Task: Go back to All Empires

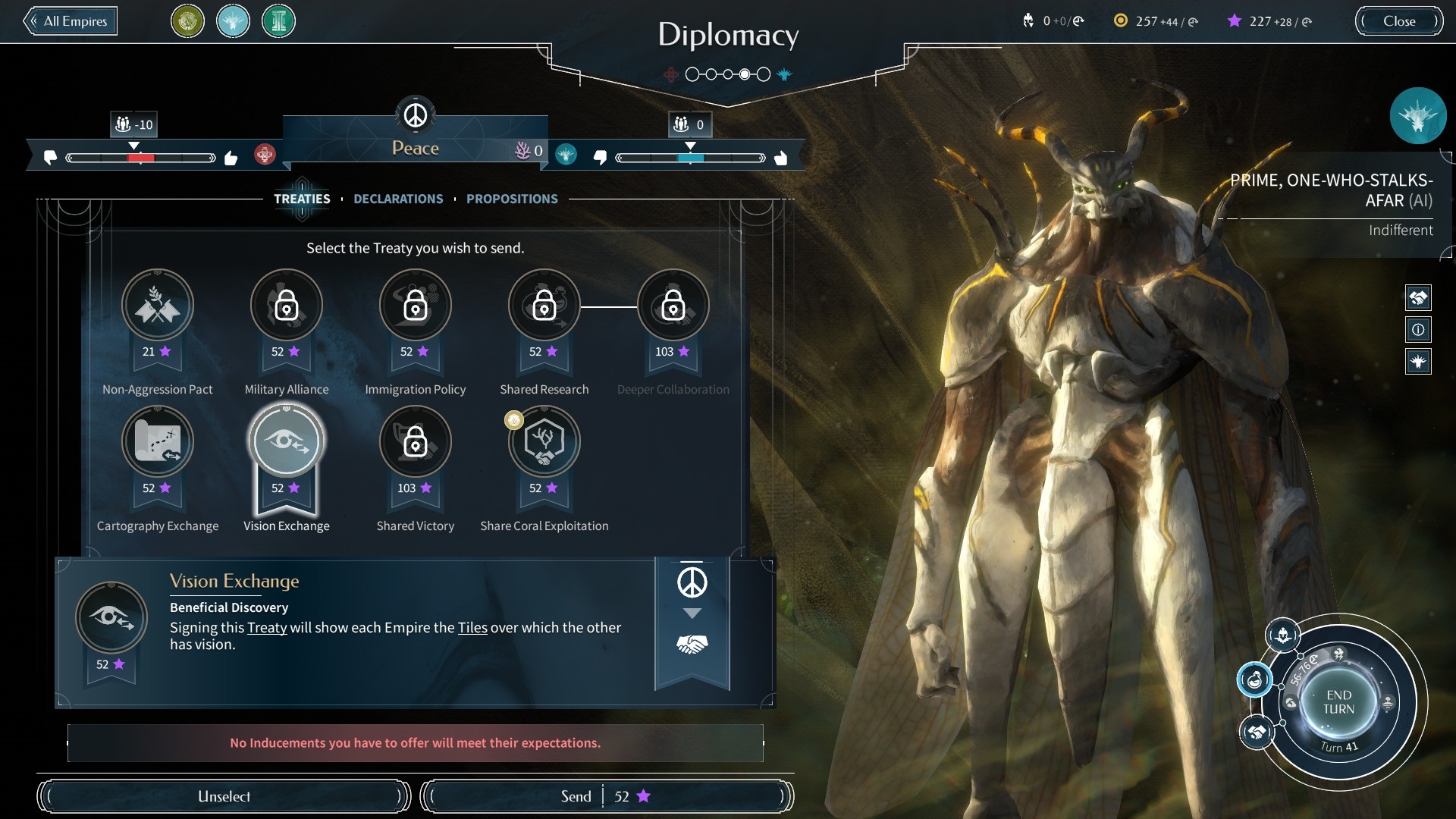Action: tap(71, 21)
